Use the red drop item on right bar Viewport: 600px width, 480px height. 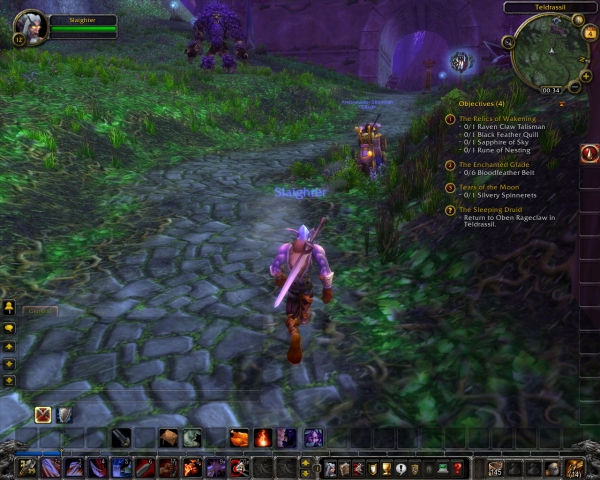589,154
